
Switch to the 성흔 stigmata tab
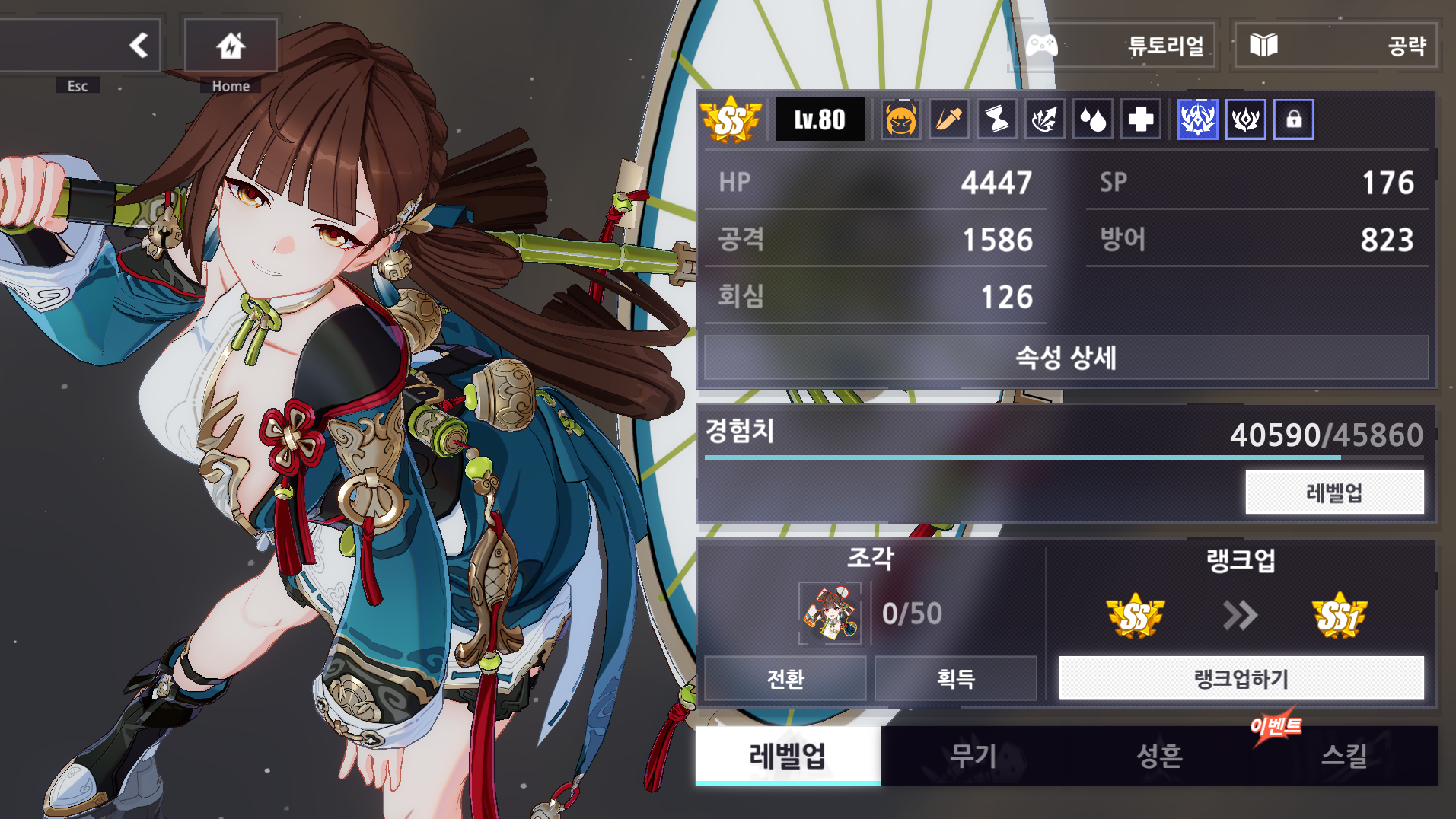tap(1159, 756)
